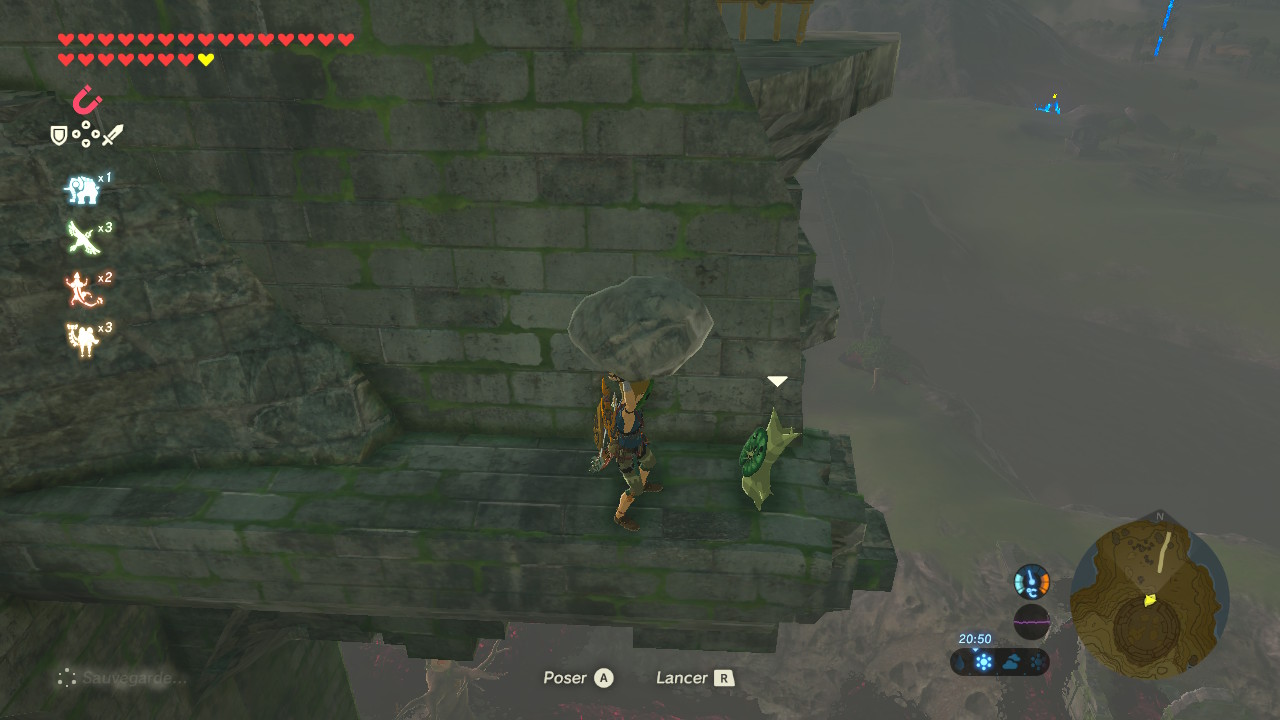Activate Urbosa's Fury camel ability icon

82,339
